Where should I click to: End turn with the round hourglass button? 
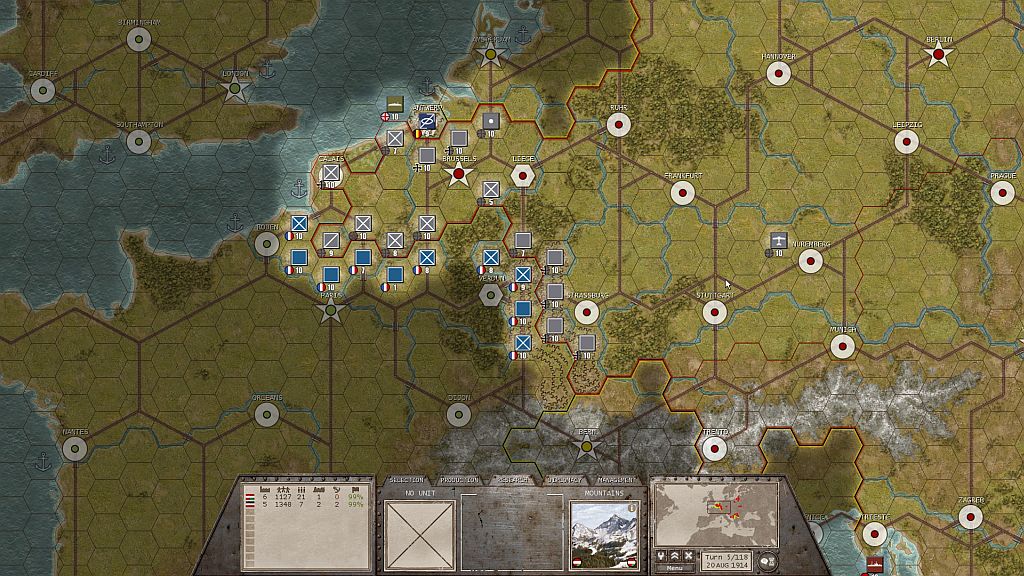(x=769, y=560)
